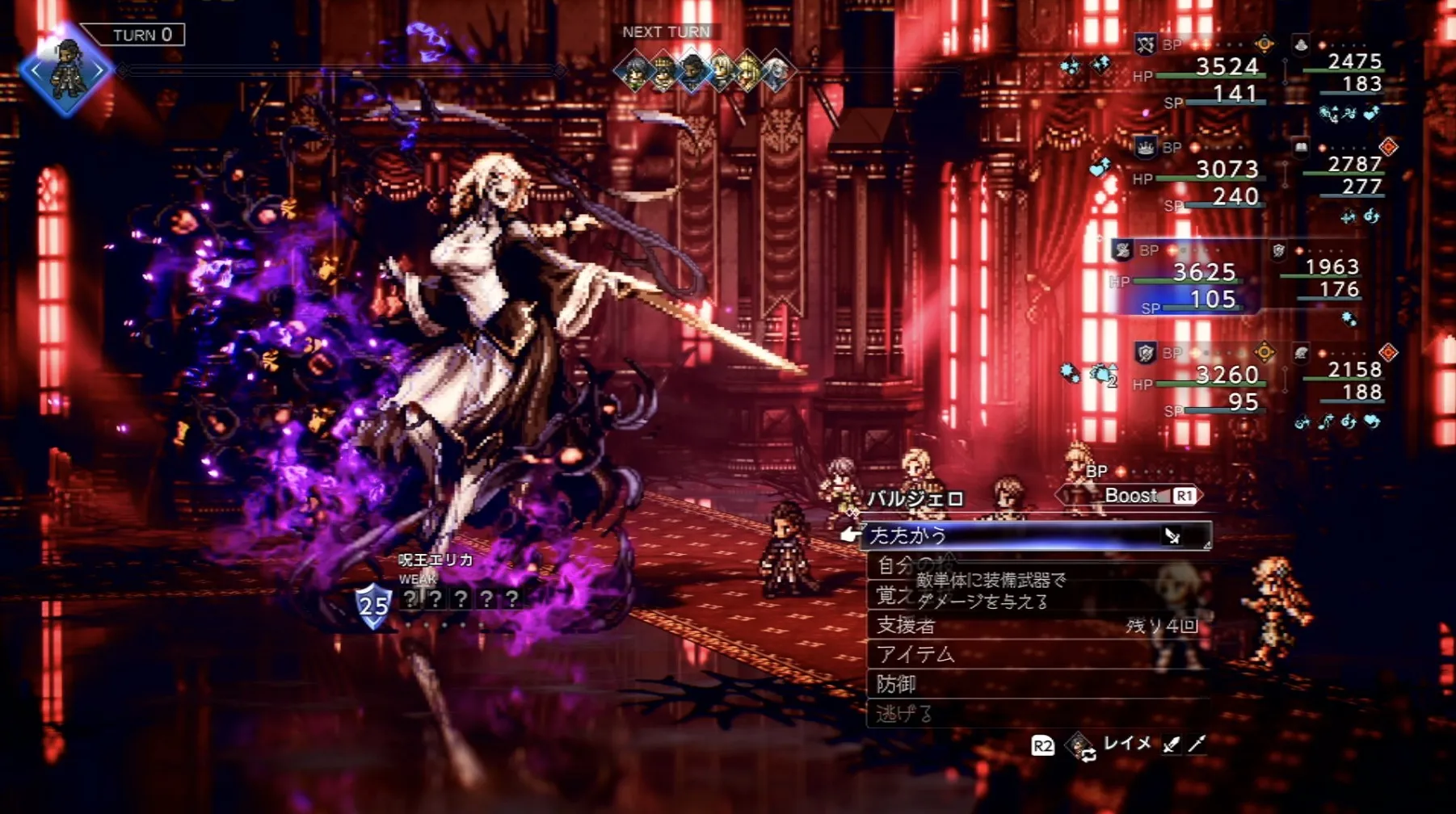
Task: Choose the 逃げる flee command
Action: pos(1034,714)
